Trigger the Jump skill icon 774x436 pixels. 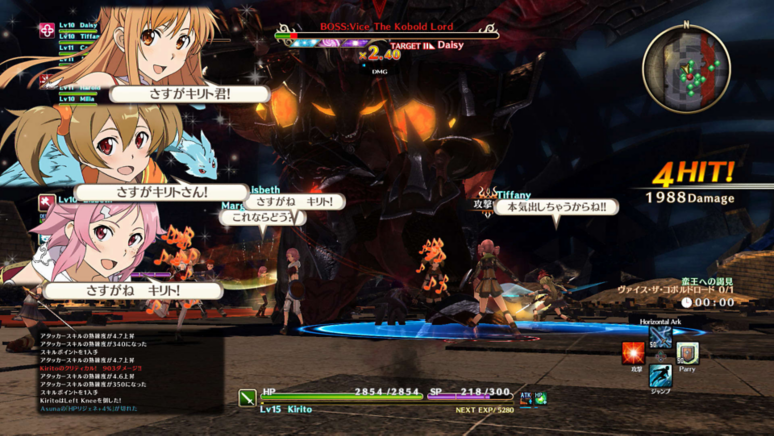coord(660,376)
